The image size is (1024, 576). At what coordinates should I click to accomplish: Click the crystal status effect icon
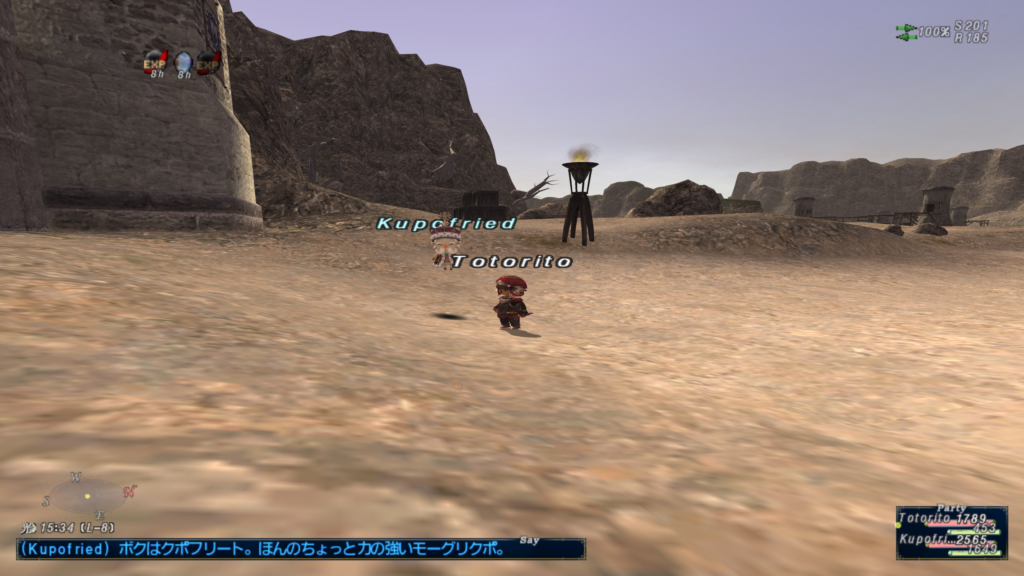click(x=183, y=61)
